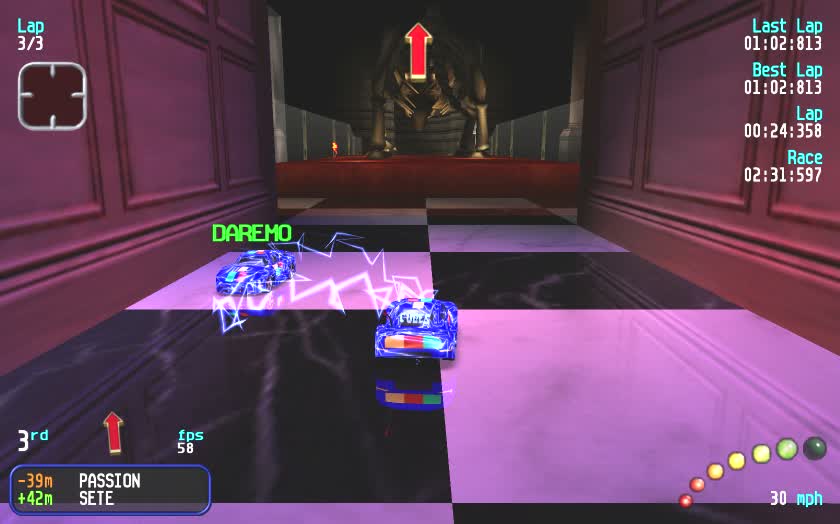
Task: Select the empty weapon pickup slot
Action: 52,96
